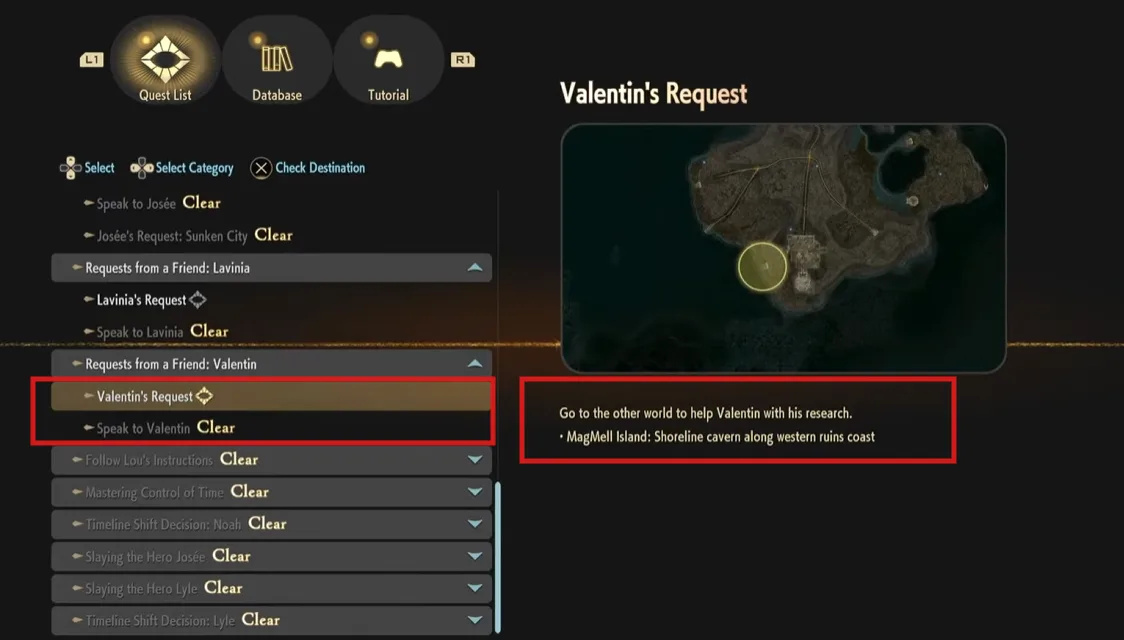Switch to the Quest List tab
Image resolution: width=1124 pixels, height=640 pixels.
tap(165, 62)
